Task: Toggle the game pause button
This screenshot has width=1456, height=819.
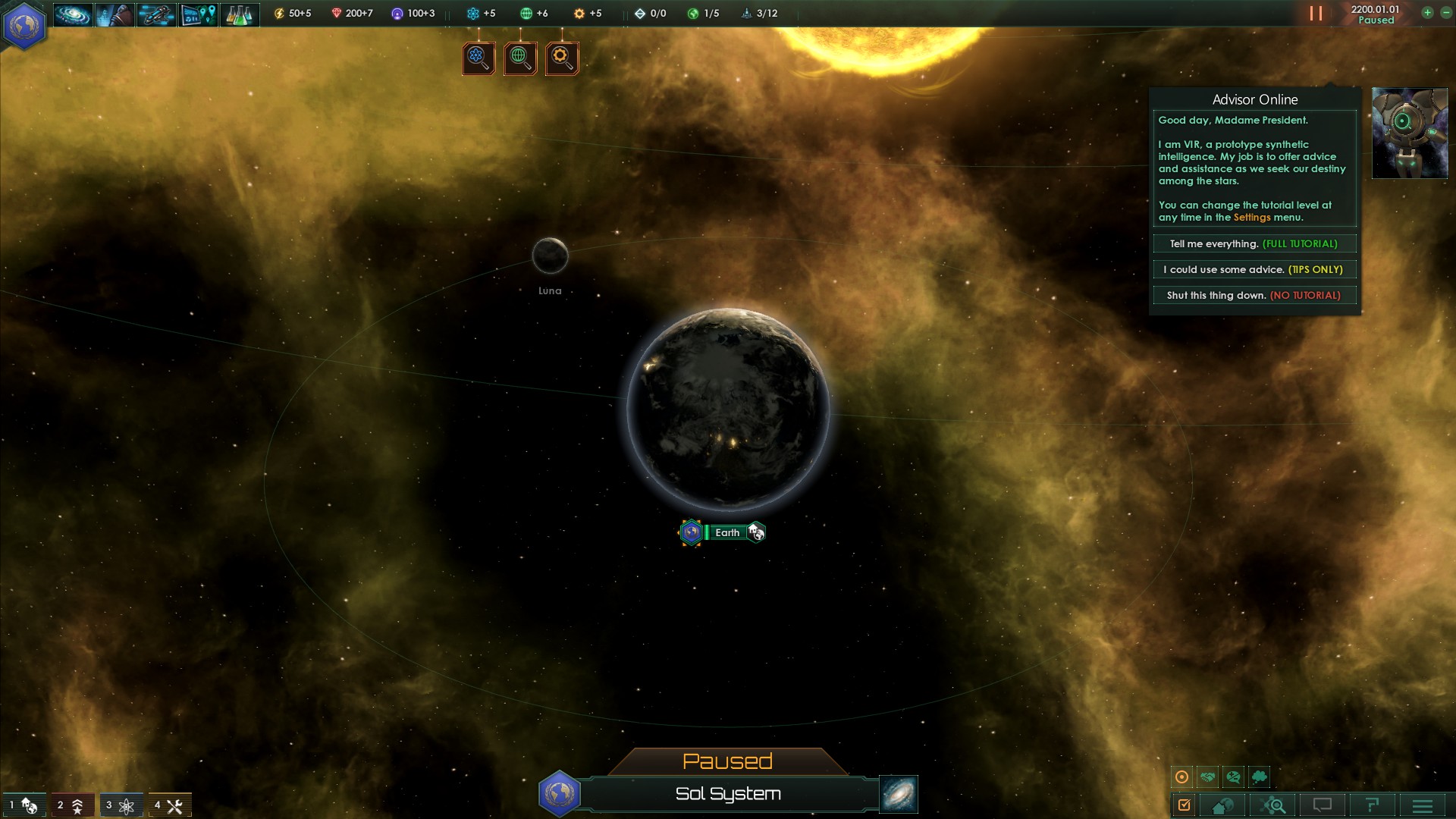Action: 1316,14
